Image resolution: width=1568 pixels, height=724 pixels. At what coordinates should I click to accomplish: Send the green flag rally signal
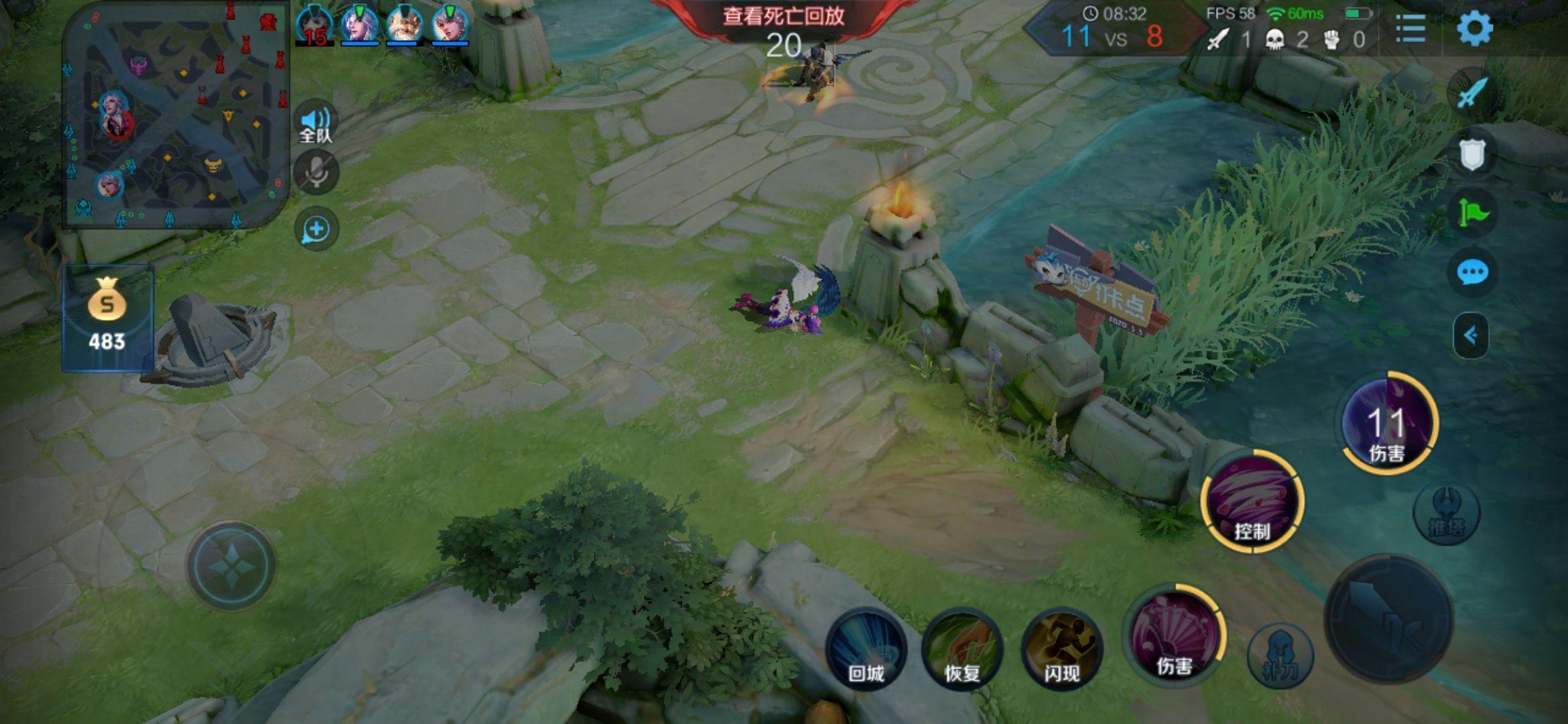click(x=1472, y=213)
